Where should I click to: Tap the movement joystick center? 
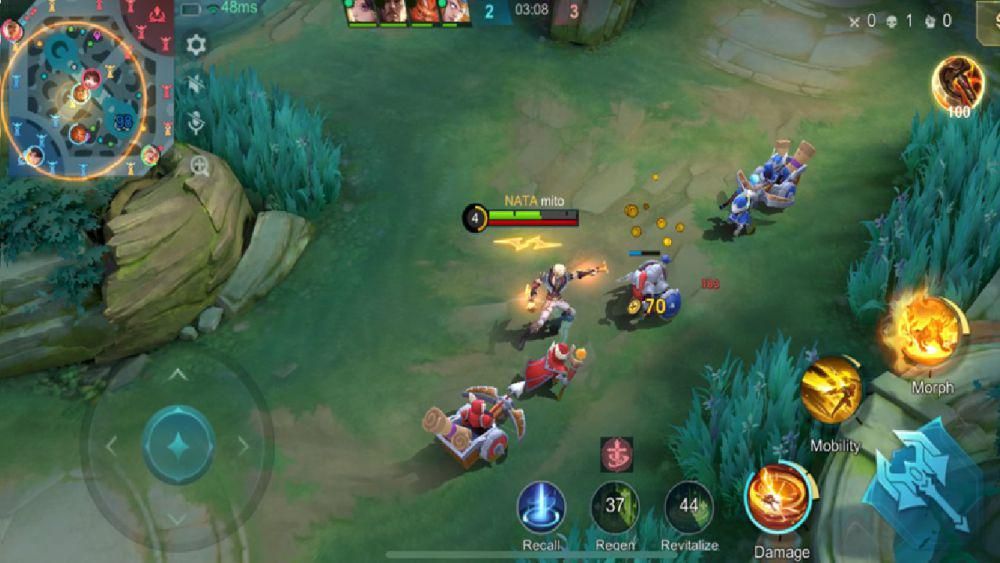point(178,444)
